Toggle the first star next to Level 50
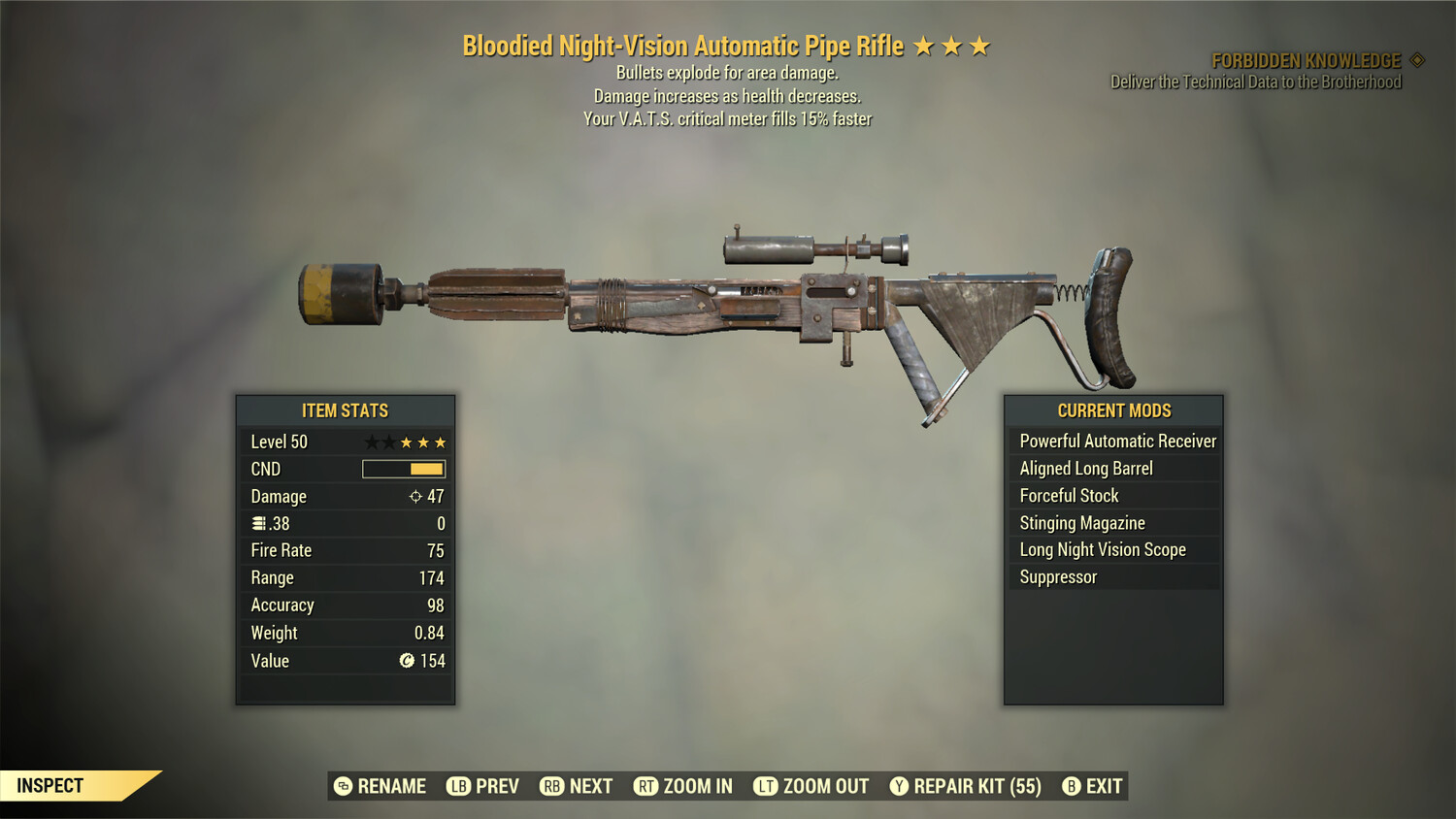The image size is (1456, 819). (370, 442)
